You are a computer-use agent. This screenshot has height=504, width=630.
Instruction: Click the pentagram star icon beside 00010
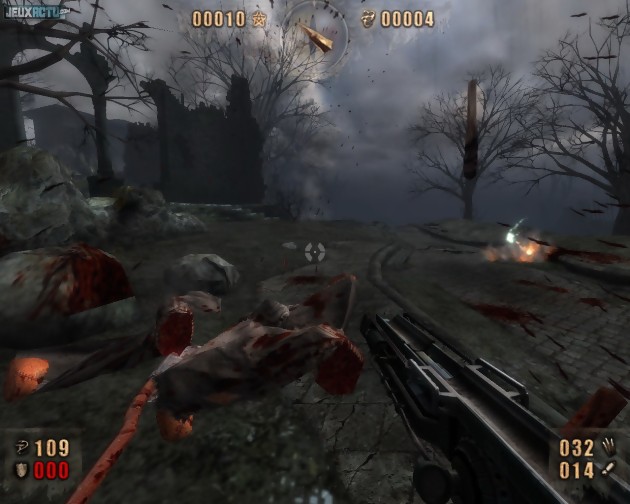[x=259, y=19]
